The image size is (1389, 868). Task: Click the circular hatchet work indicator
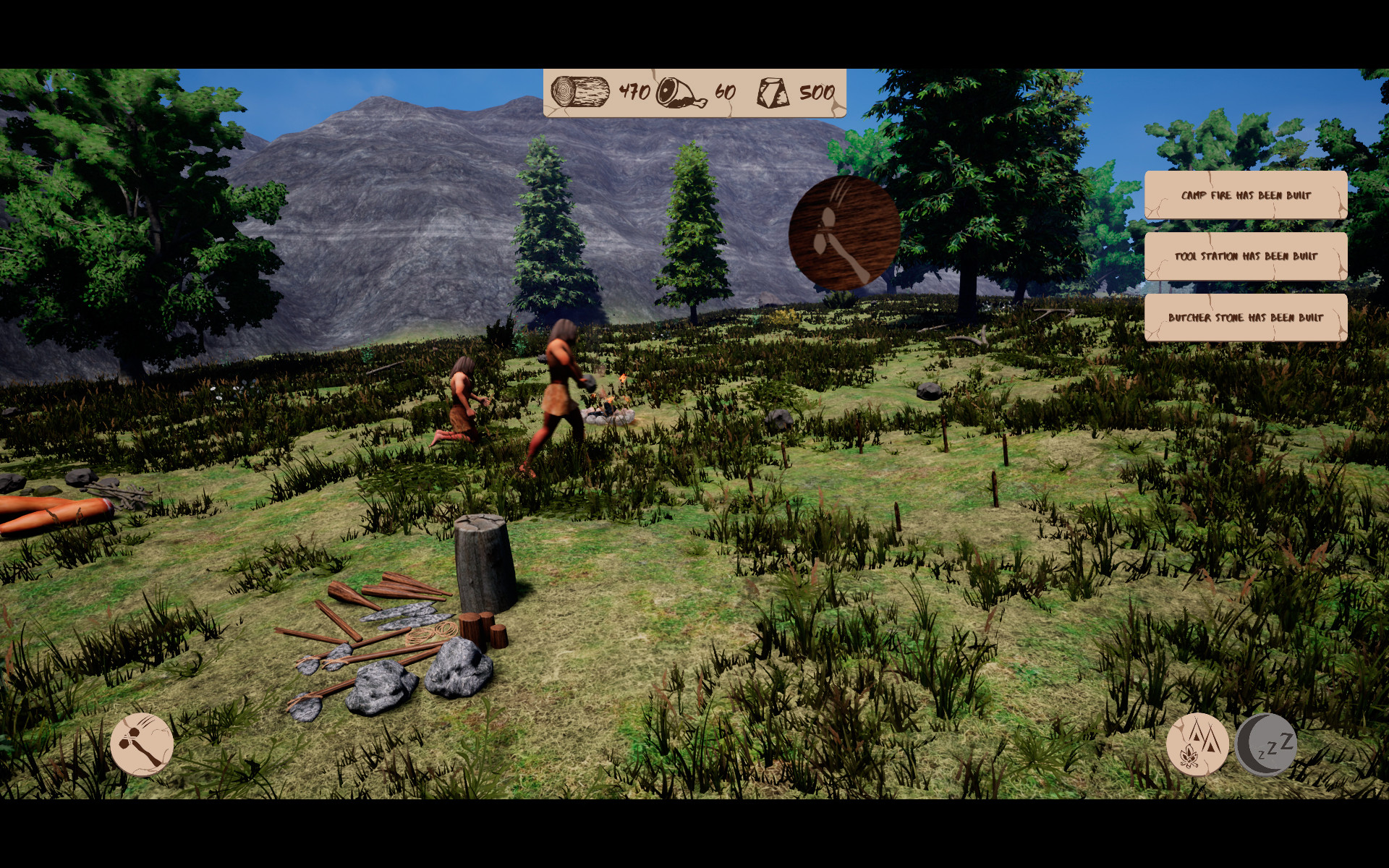pos(841,231)
